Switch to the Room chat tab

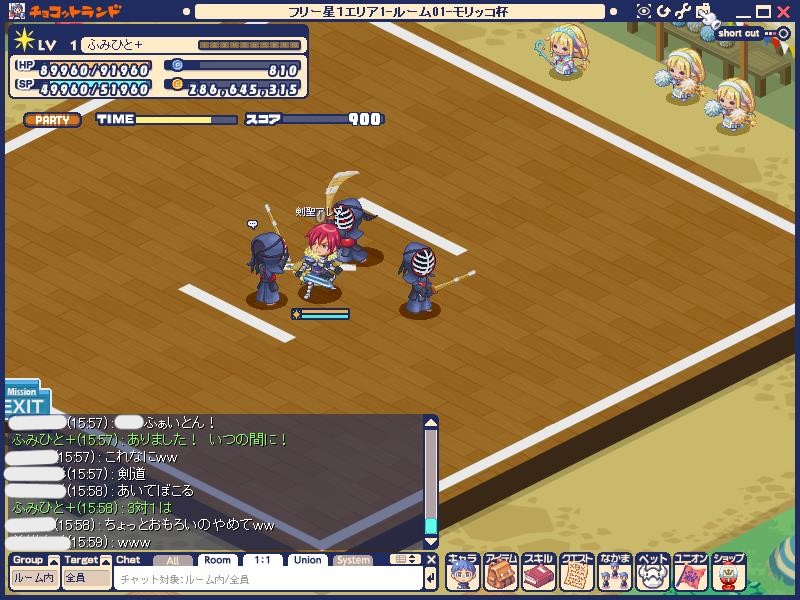click(x=218, y=560)
